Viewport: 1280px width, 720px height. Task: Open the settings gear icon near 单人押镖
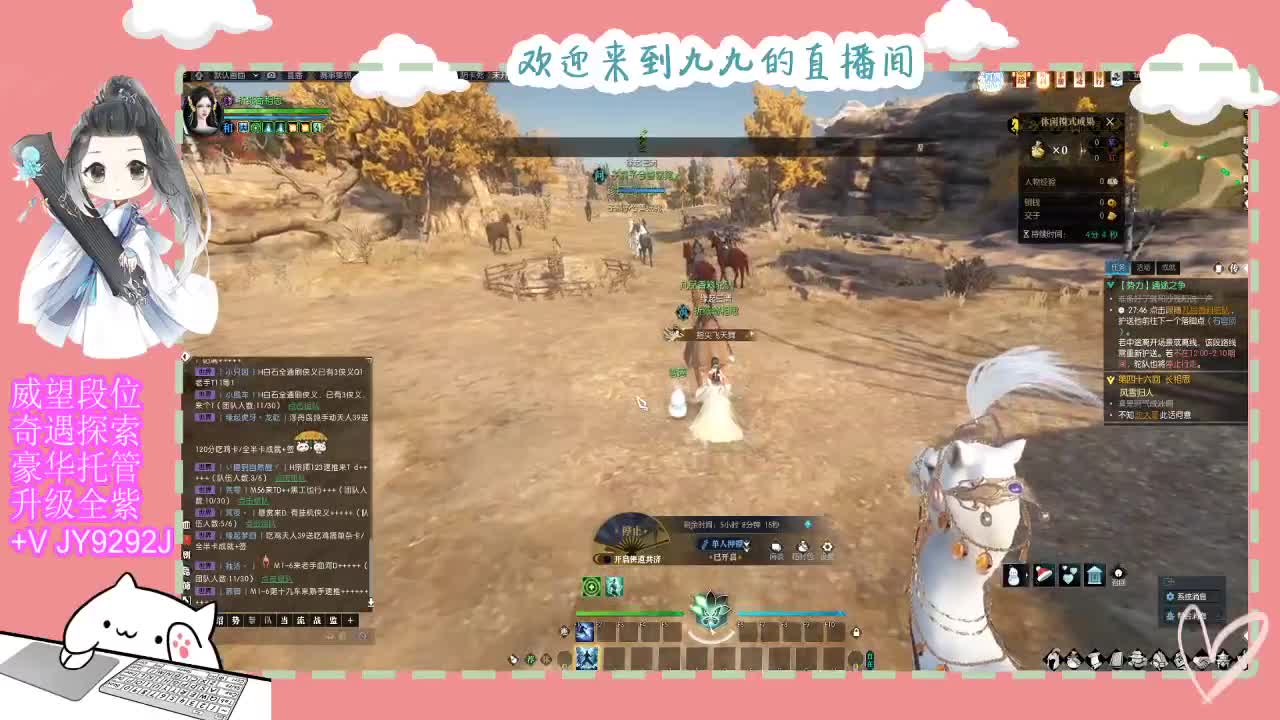pyautogui.click(x=827, y=547)
